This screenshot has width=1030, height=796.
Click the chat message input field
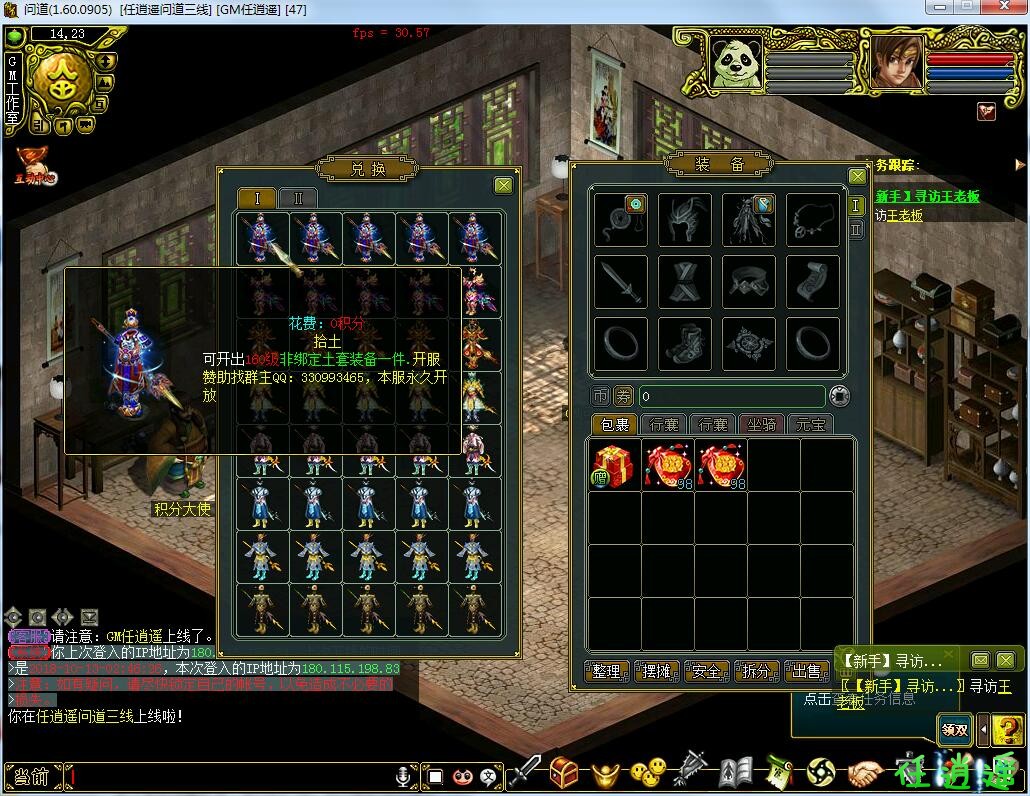pyautogui.click(x=230, y=776)
